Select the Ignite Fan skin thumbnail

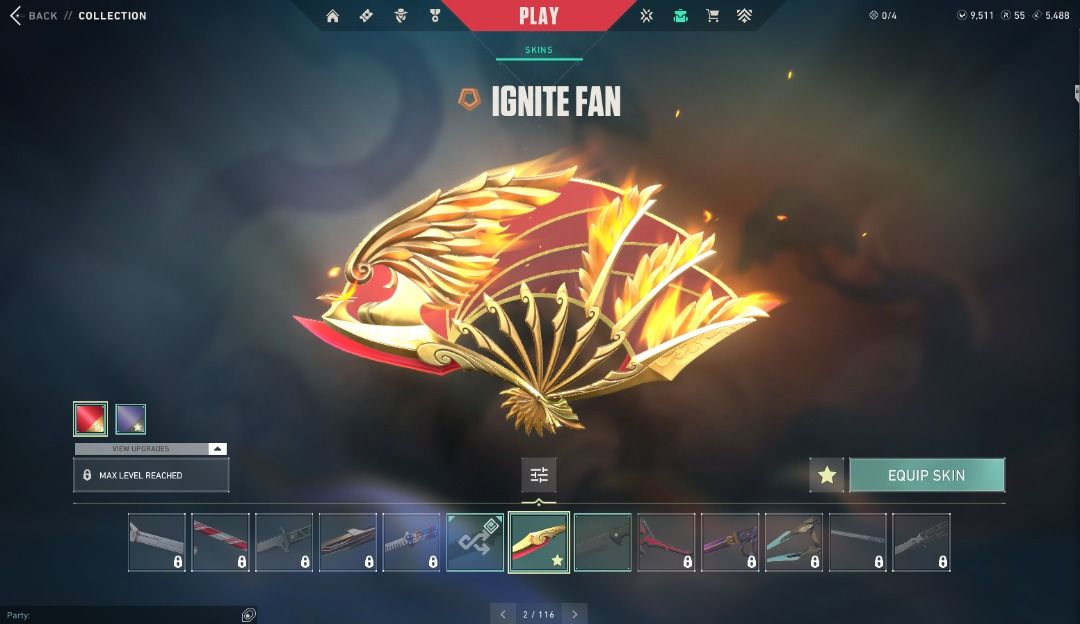539,542
